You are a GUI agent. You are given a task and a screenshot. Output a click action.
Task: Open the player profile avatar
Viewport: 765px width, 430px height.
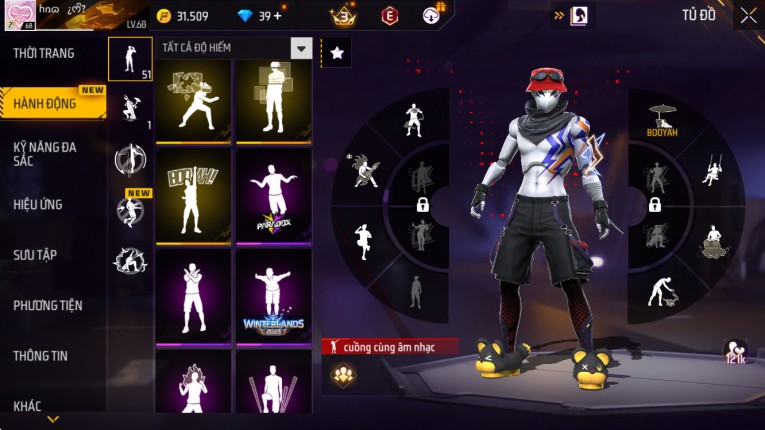tap(18, 16)
